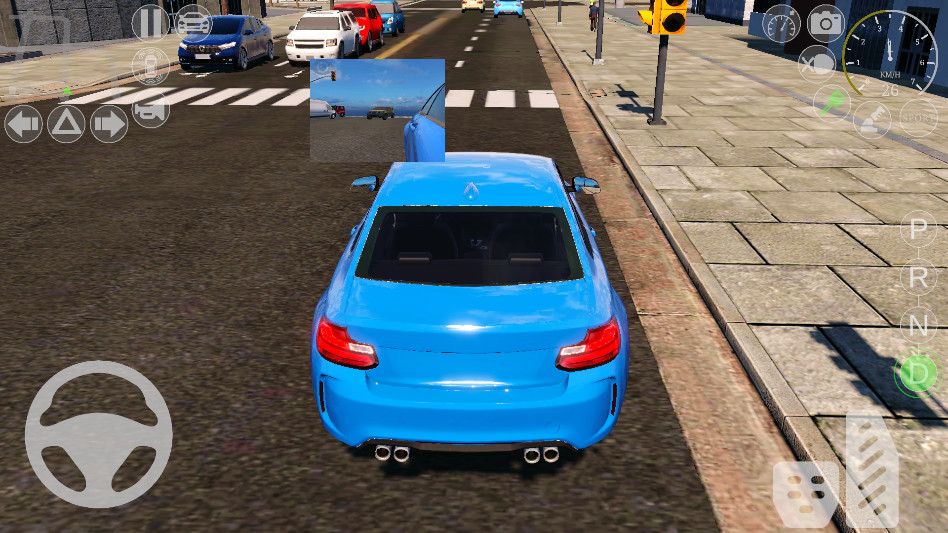This screenshot has height=533, width=948.
Task: Open the car selection icon
Action: (x=194, y=22)
